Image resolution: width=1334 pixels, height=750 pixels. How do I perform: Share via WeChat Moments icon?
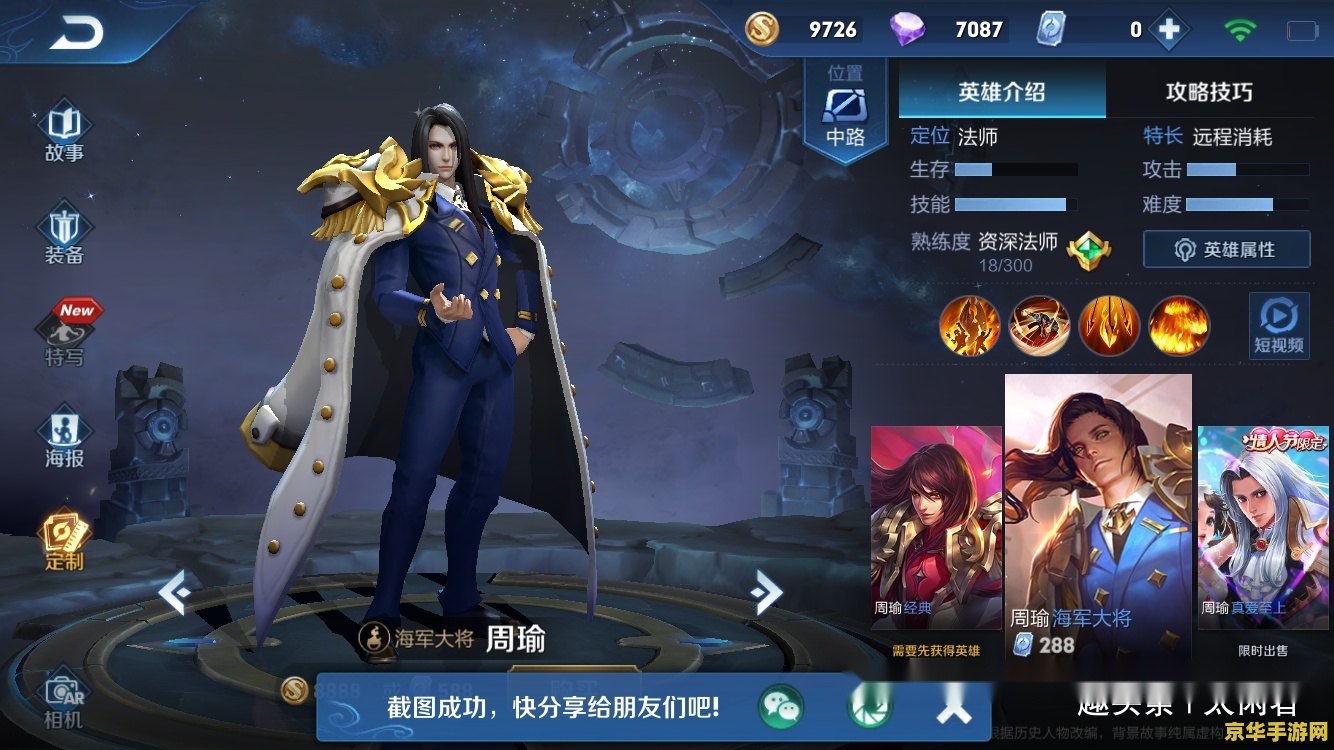point(872,706)
